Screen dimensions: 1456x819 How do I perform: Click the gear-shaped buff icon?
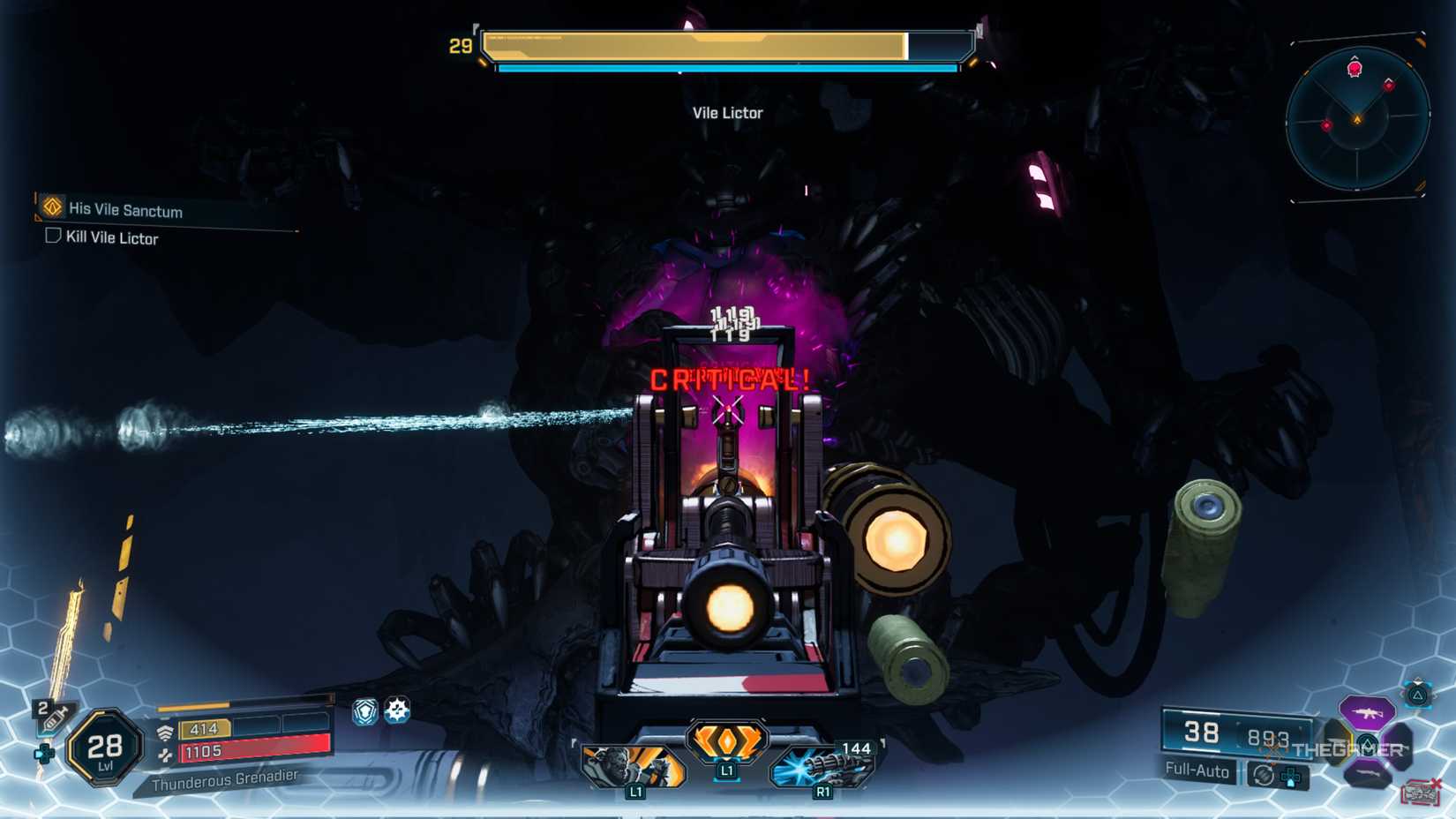click(398, 710)
